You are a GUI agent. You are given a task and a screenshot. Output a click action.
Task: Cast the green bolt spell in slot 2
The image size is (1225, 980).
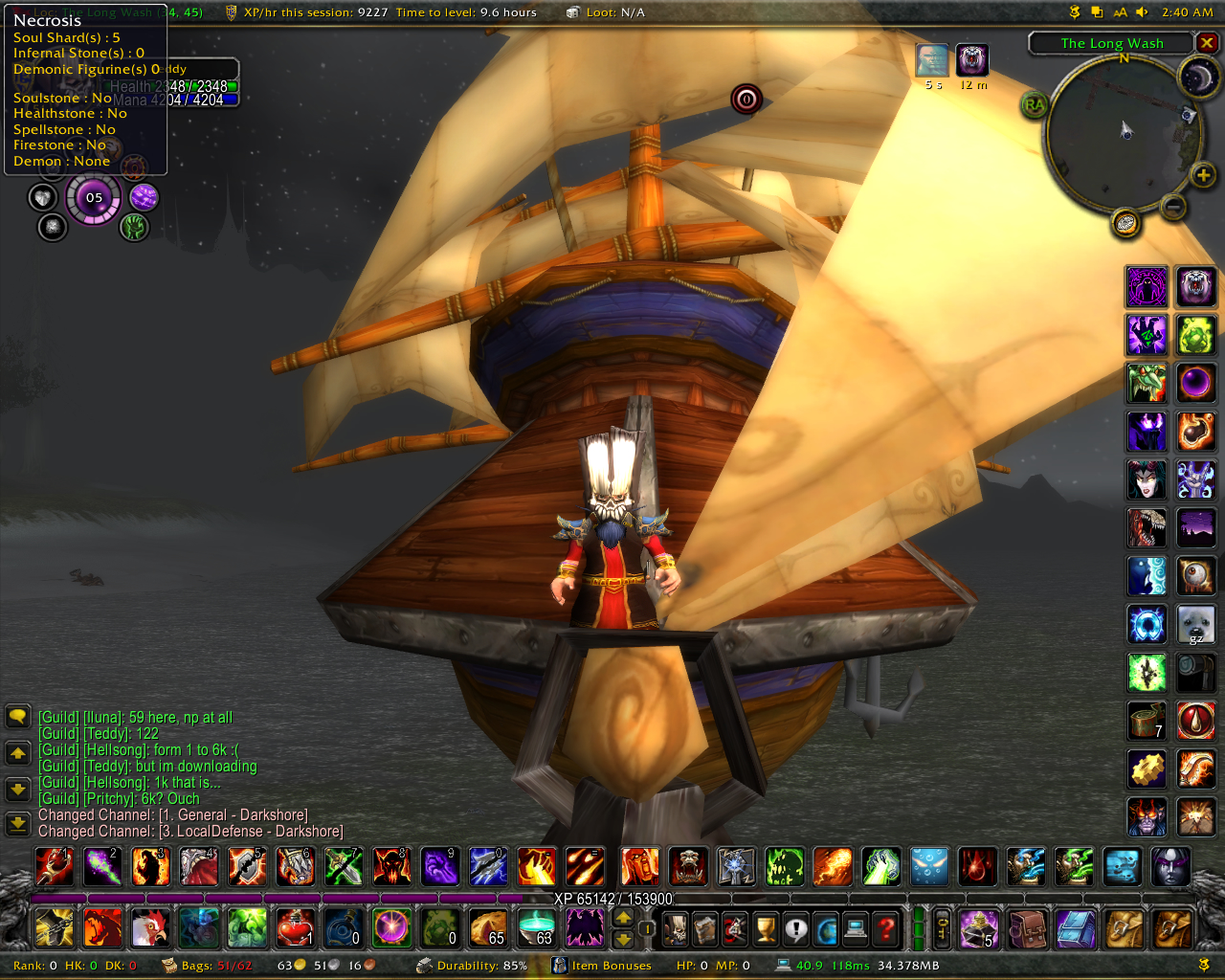tap(102, 867)
